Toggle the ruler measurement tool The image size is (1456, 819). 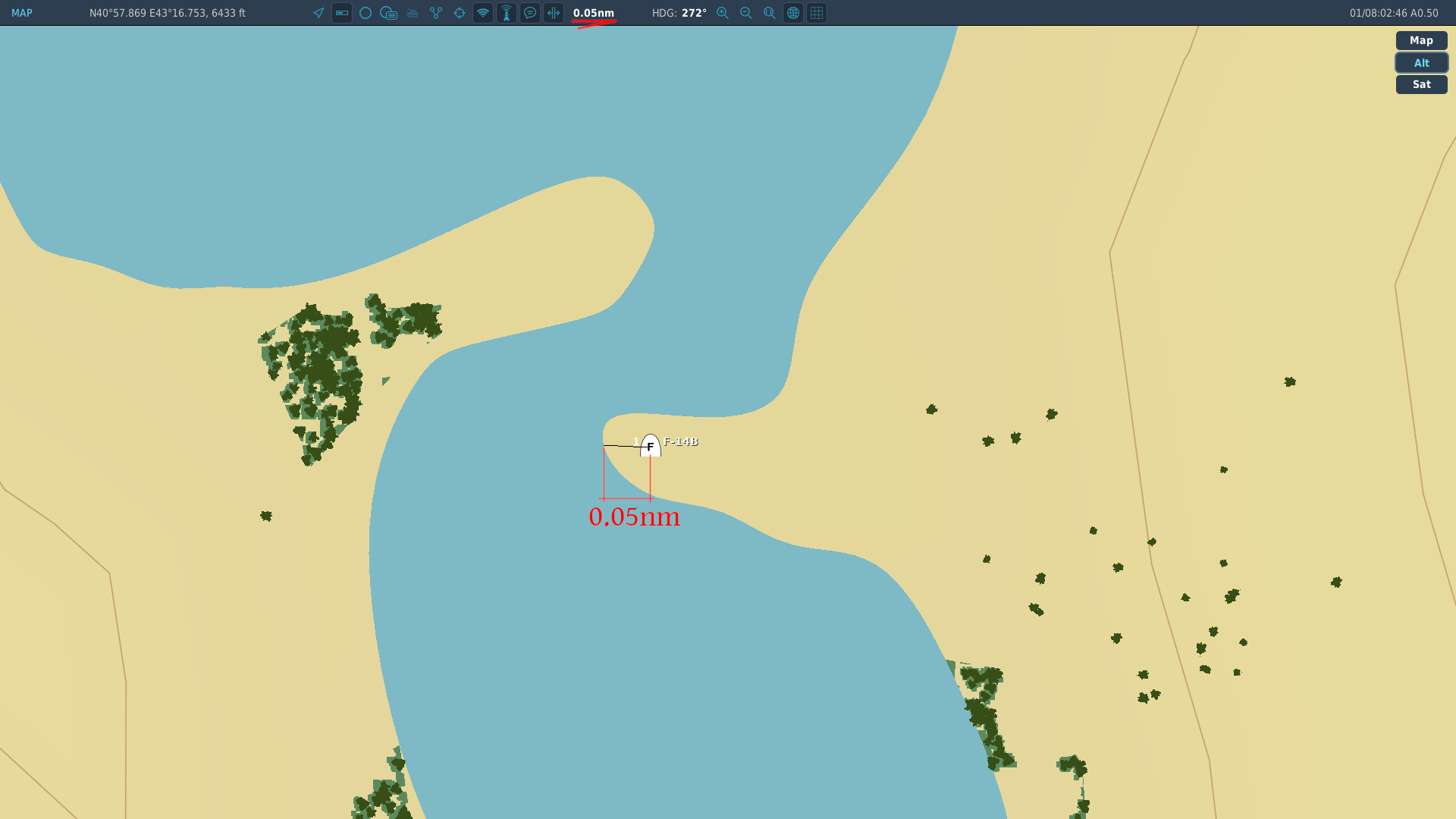click(342, 13)
